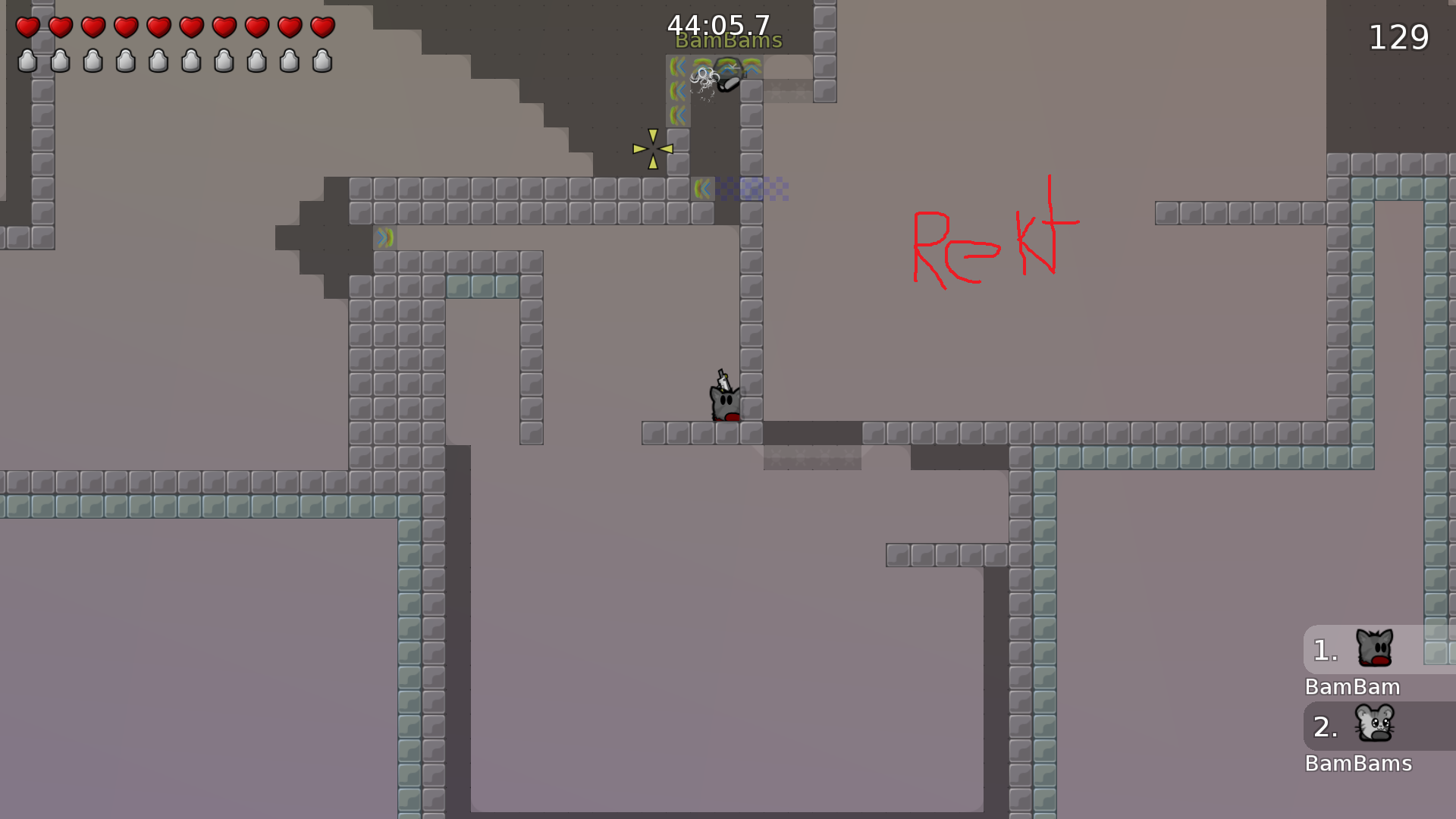Toggle the fifth heart in the health bar
Viewport: 1456px width, 819px height.
coord(158,28)
